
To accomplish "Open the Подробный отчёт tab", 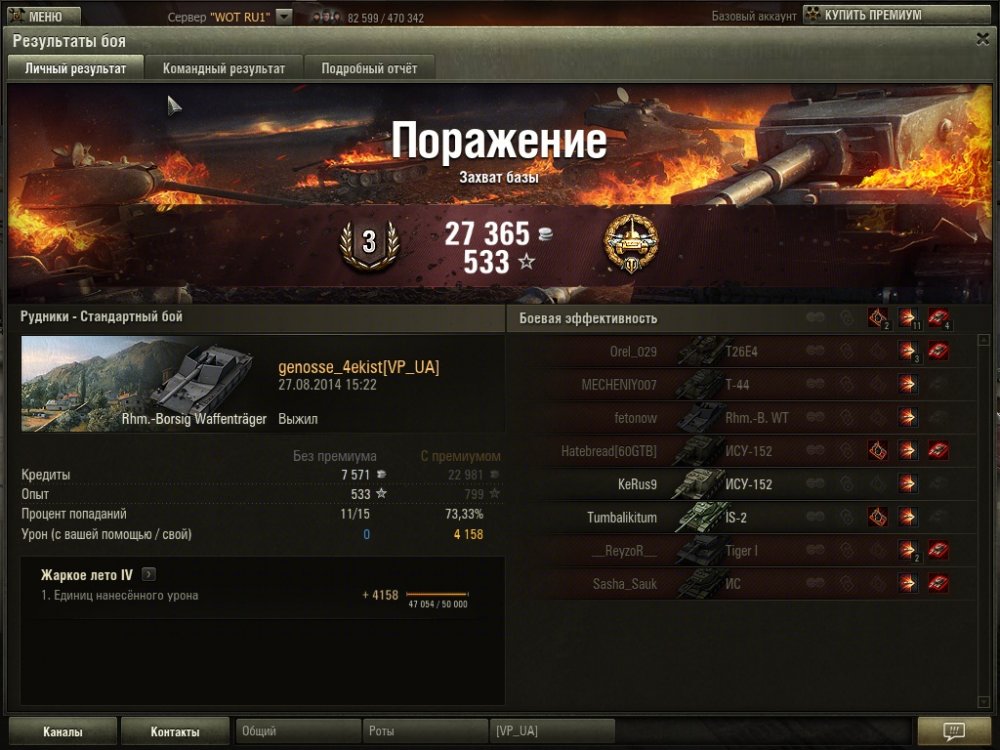I will pyautogui.click(x=369, y=69).
